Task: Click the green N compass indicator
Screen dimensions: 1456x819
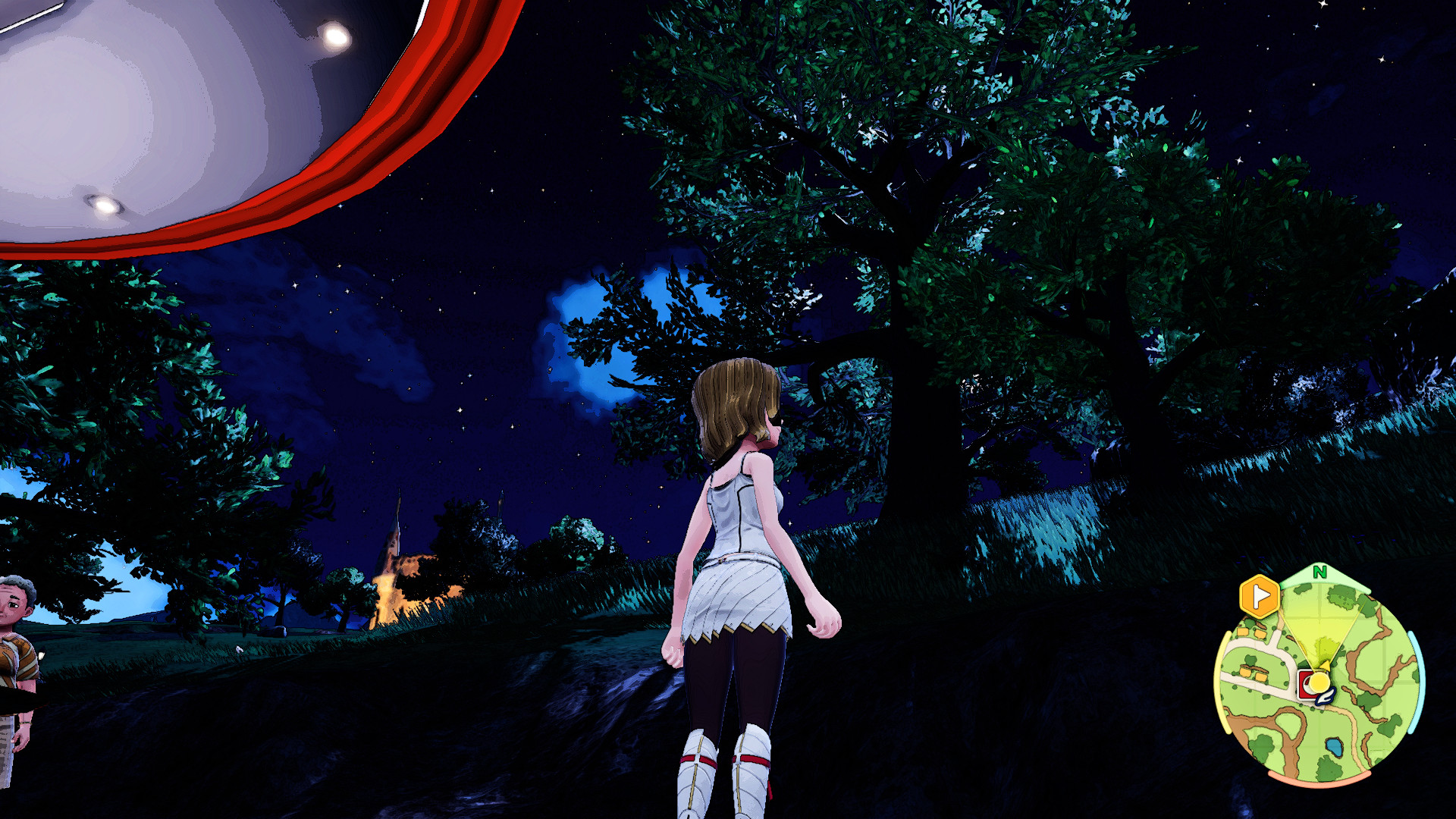Action: (x=1320, y=573)
